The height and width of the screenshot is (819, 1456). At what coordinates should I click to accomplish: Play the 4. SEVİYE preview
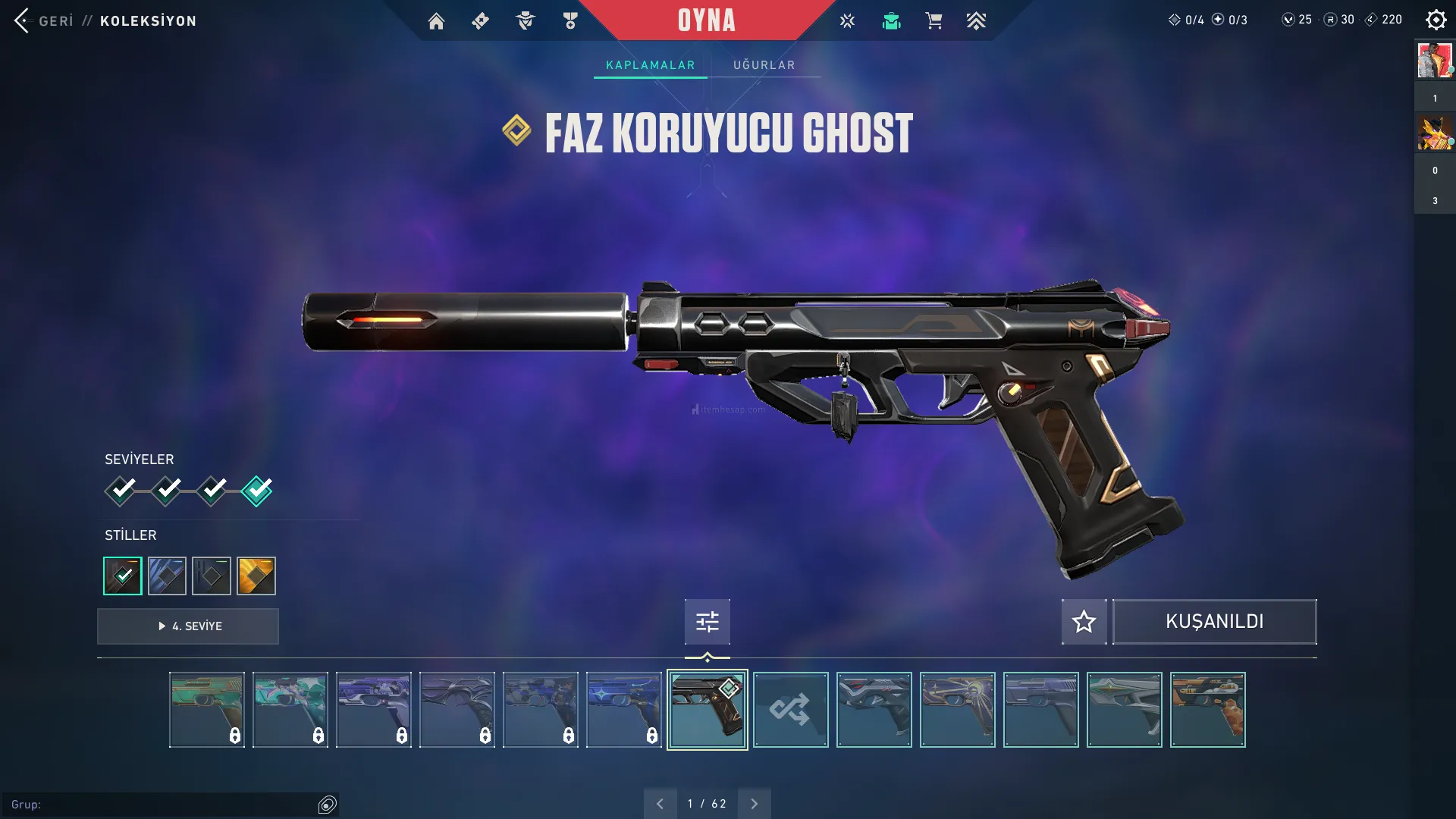pos(188,626)
